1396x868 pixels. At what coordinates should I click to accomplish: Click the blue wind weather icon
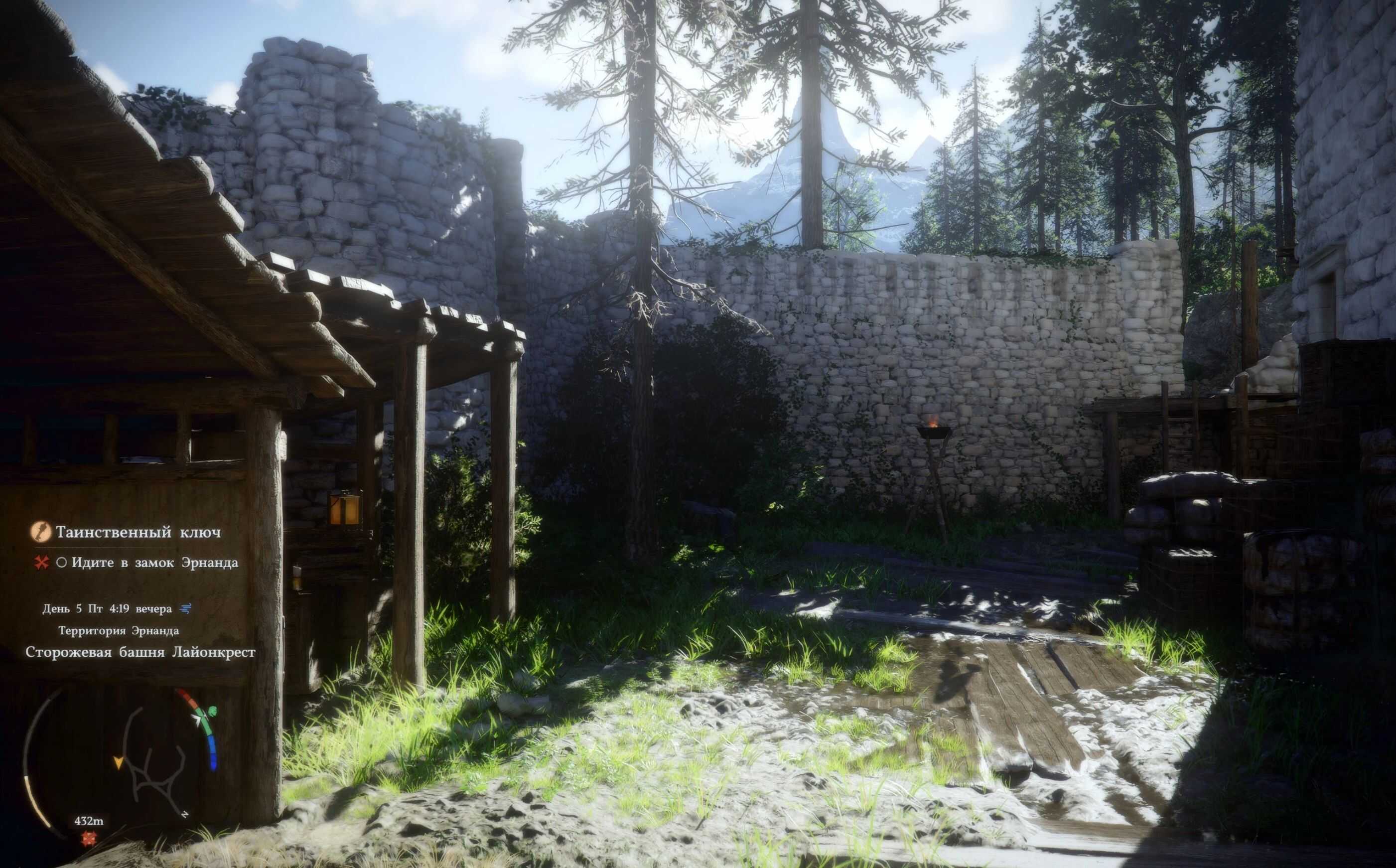(185, 608)
